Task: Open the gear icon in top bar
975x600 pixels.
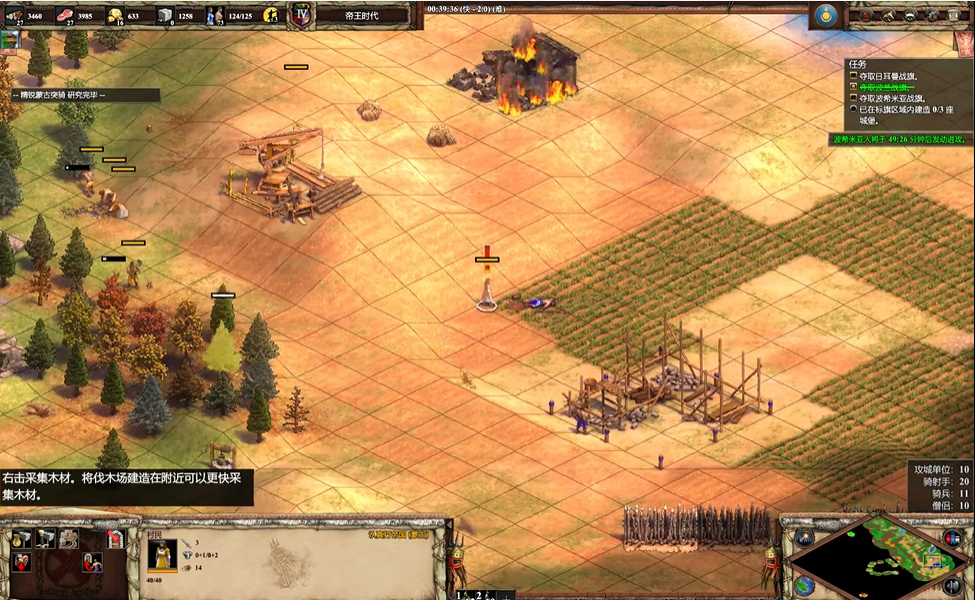Action: [933, 15]
